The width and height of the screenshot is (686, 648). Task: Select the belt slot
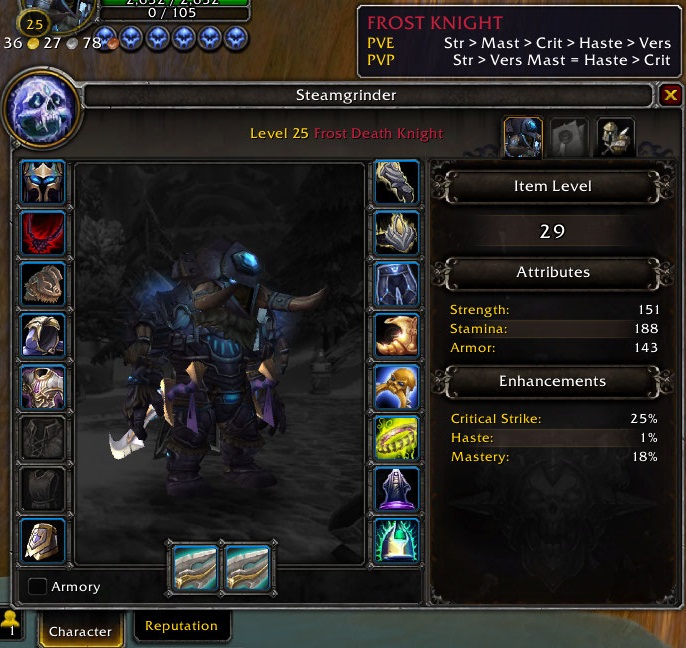[397, 234]
